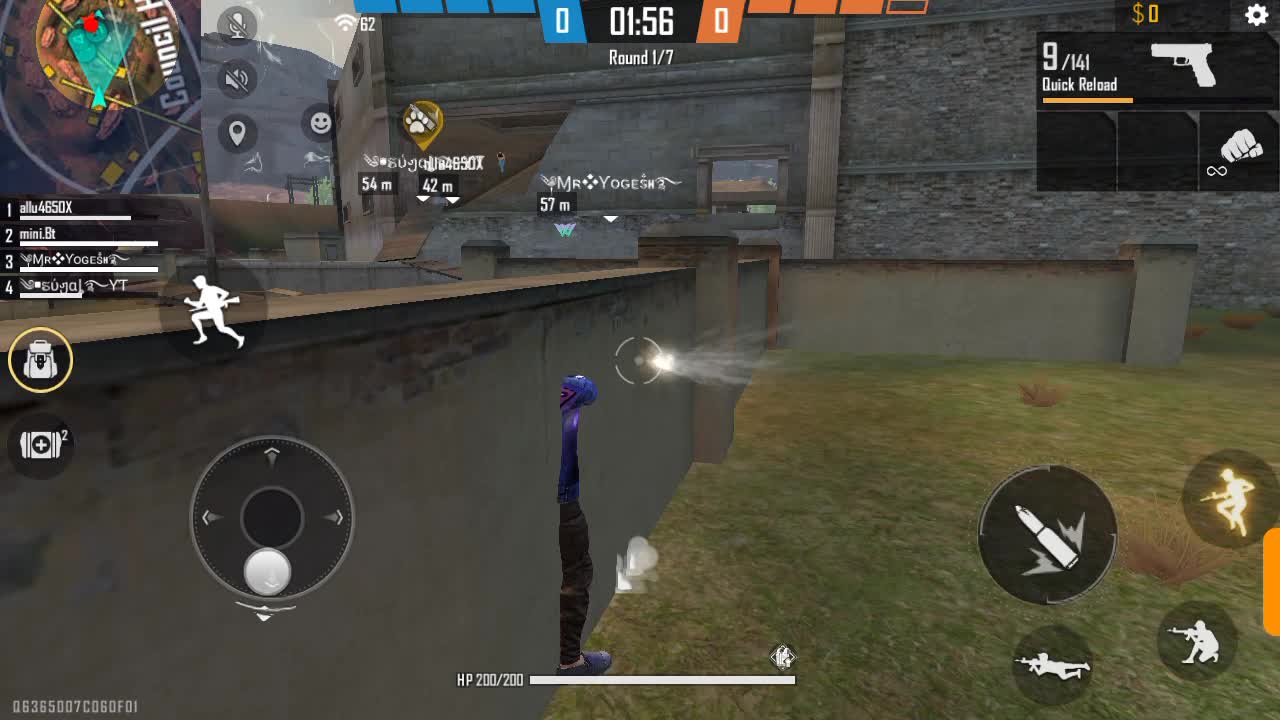This screenshot has height=720, width=1280.
Task: Tap the virtual movement joystick
Action: (272, 518)
